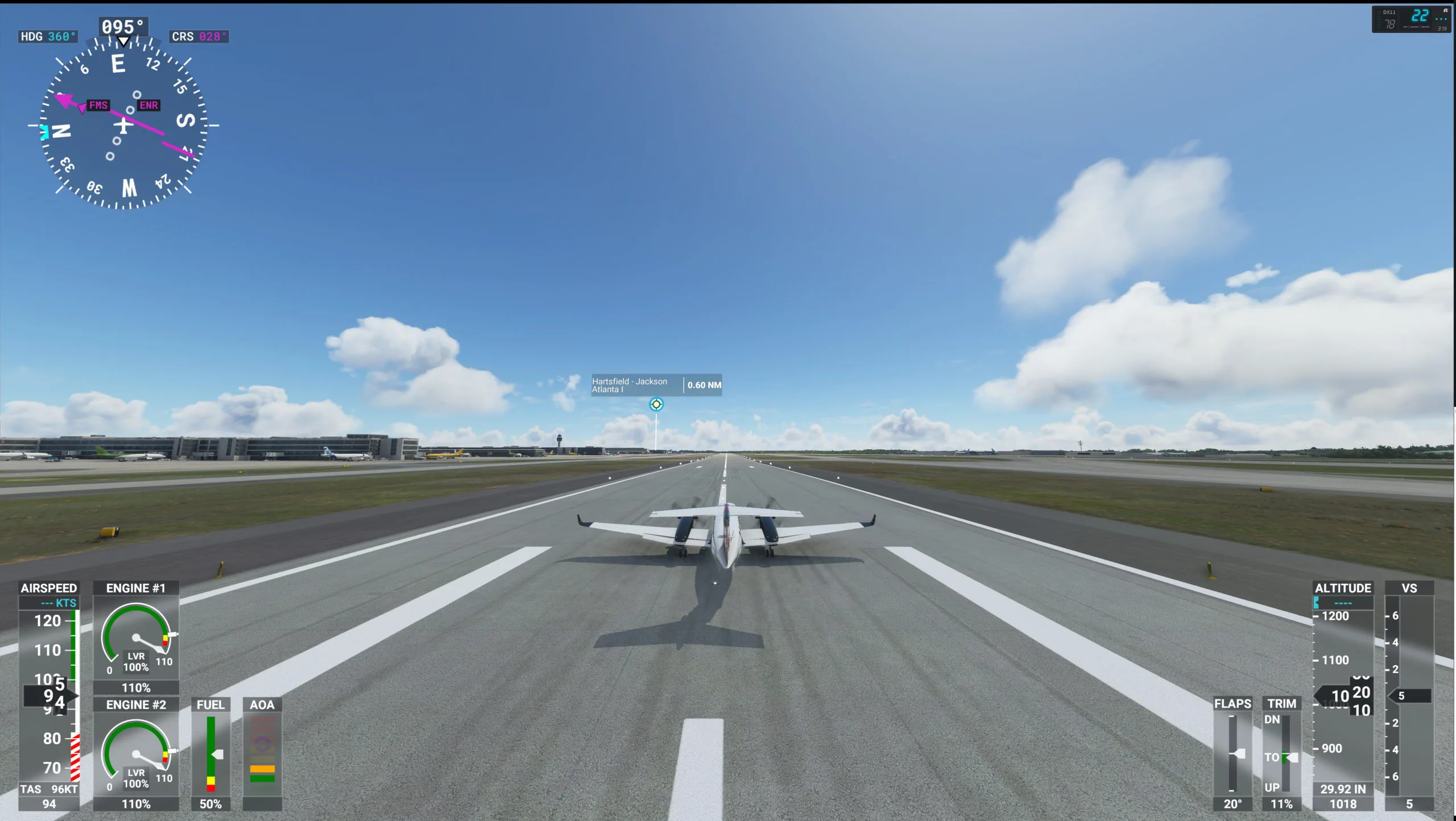The image size is (1456, 821).
Task: Toggle the FMS navigation source label
Action: pyautogui.click(x=98, y=105)
